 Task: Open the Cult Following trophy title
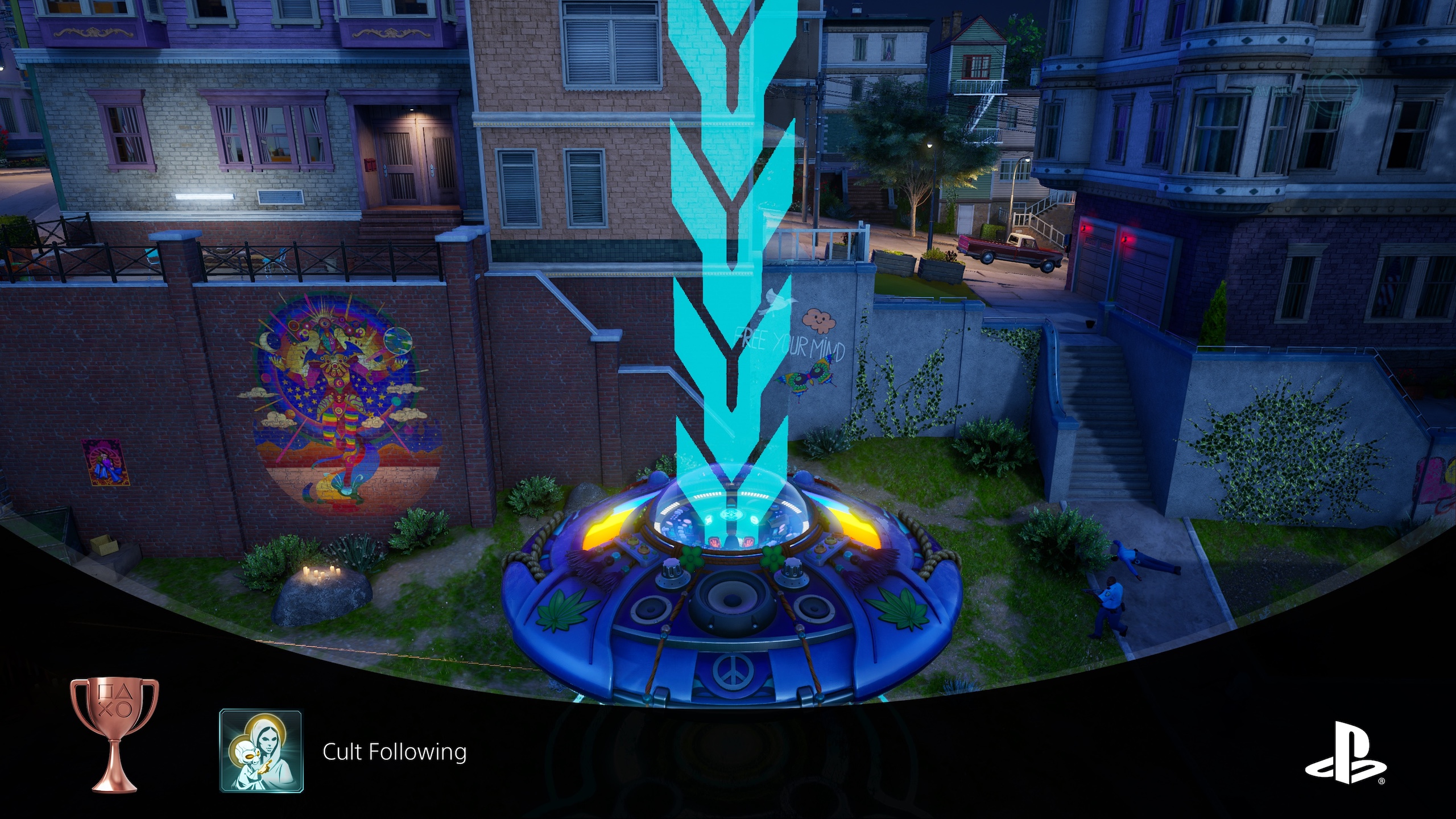394,752
